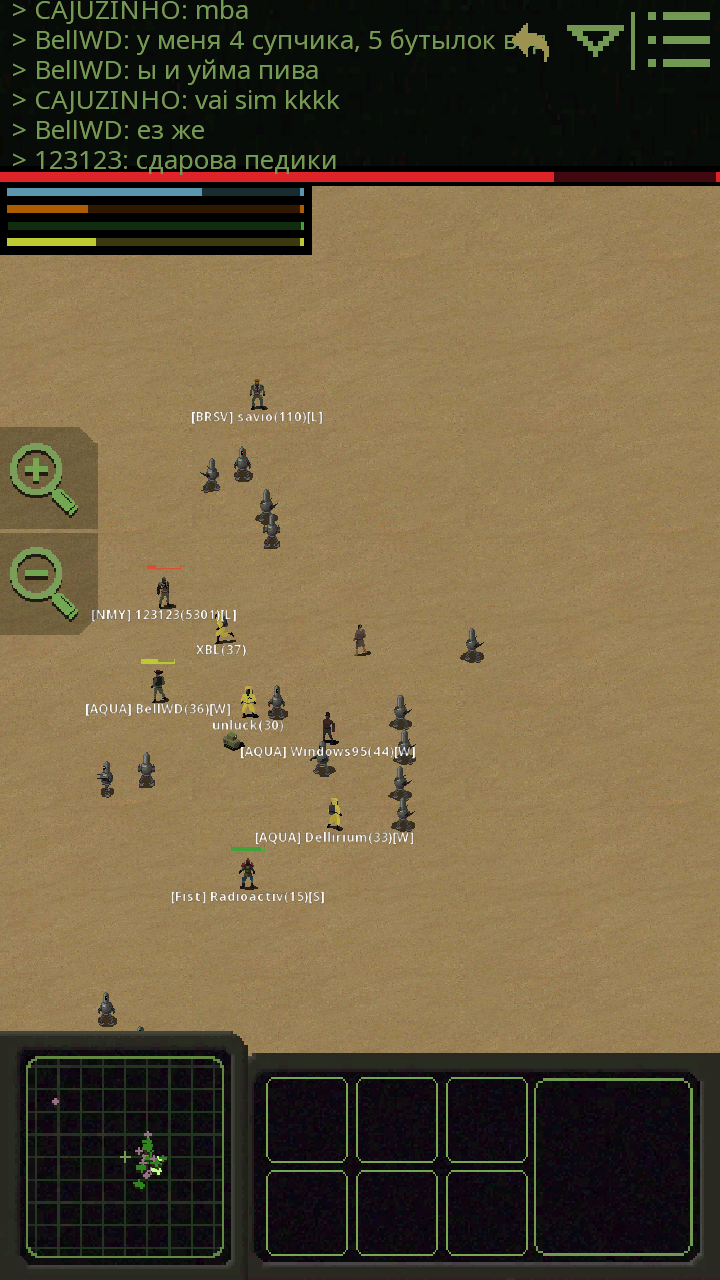
Task: Zoom out with the minus magnifier
Action: (x=44, y=583)
